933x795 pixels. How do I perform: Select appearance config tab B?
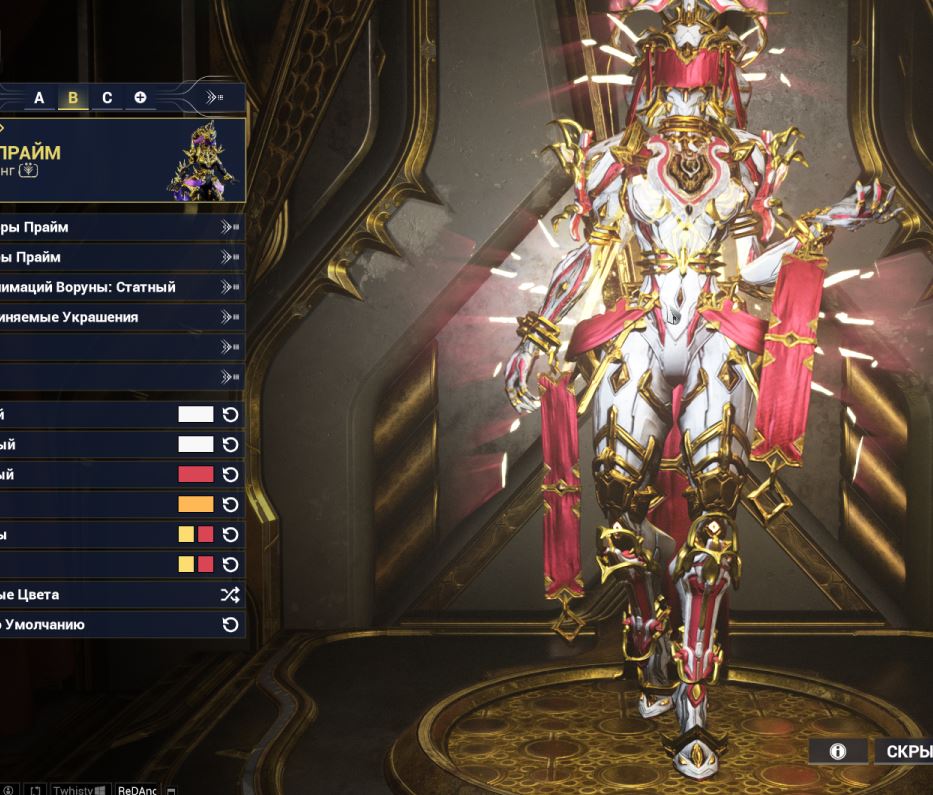pos(73,98)
